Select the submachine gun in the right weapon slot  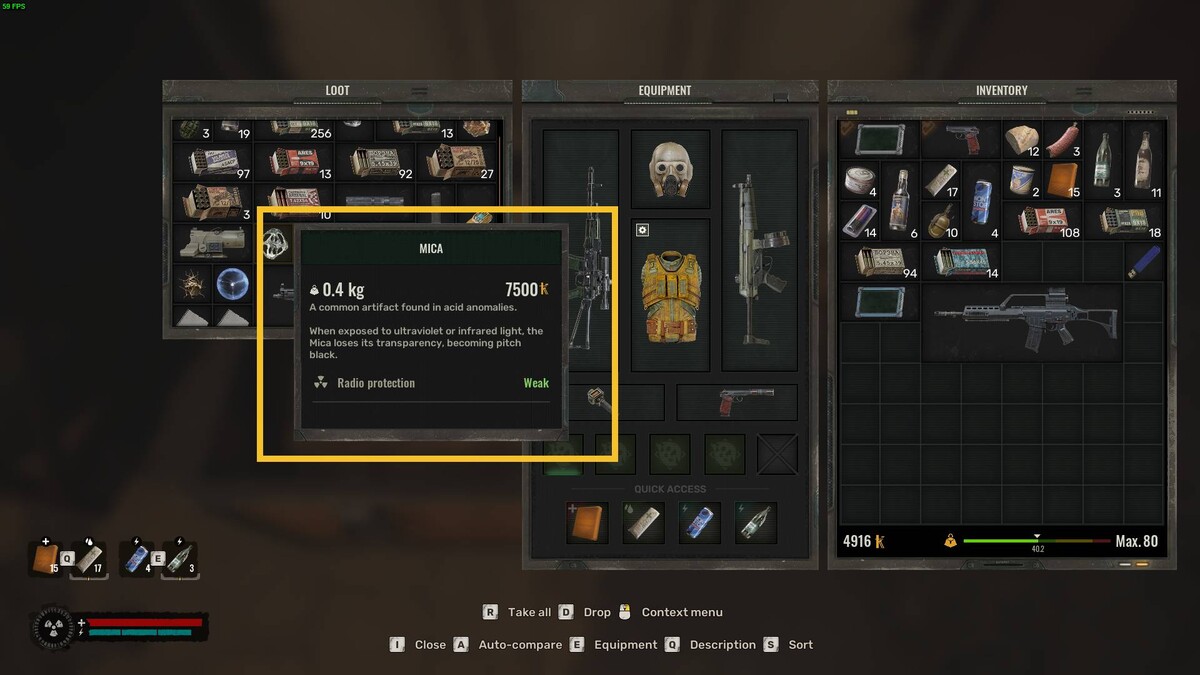pos(759,240)
